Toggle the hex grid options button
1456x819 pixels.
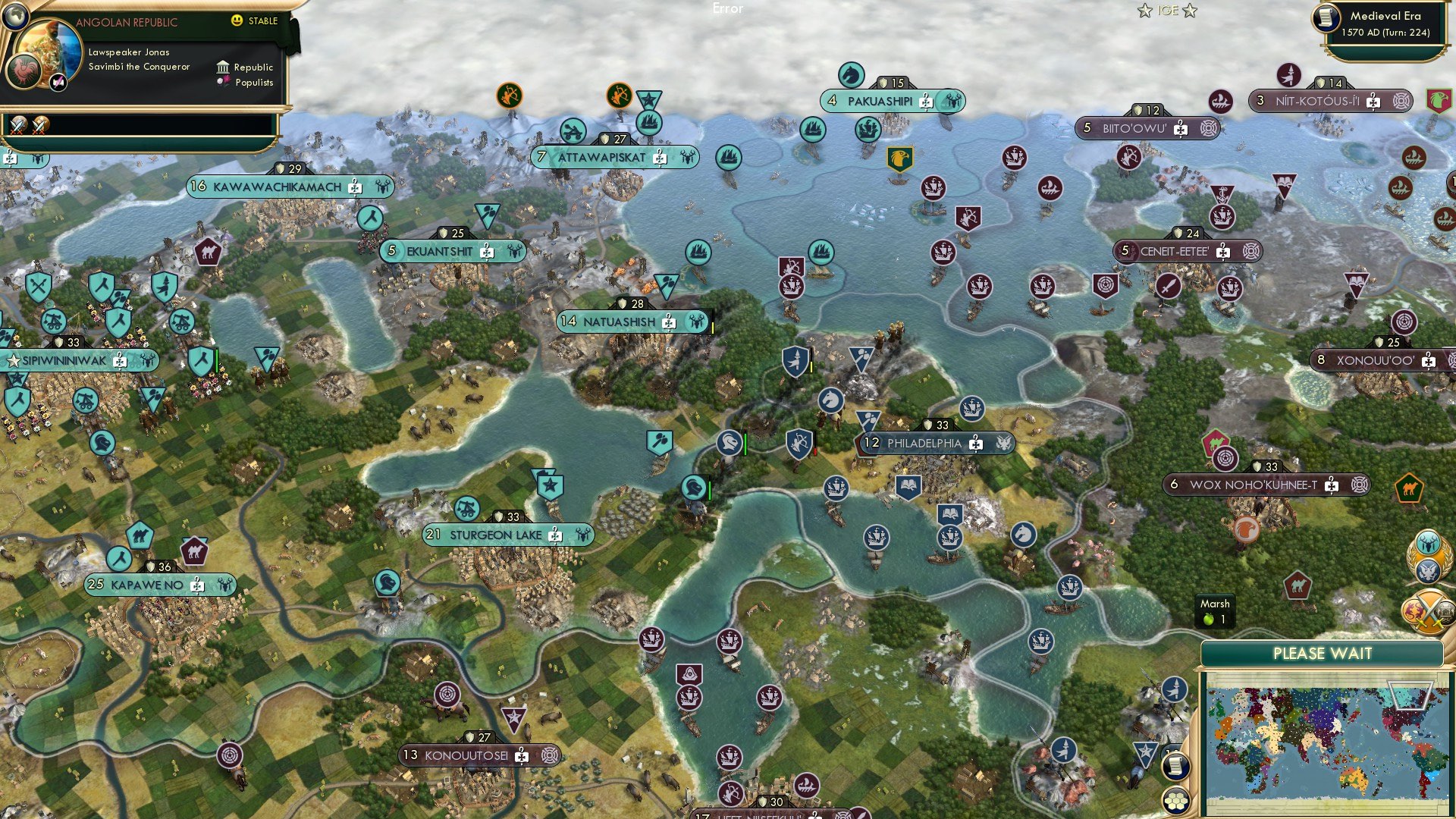(1175, 800)
